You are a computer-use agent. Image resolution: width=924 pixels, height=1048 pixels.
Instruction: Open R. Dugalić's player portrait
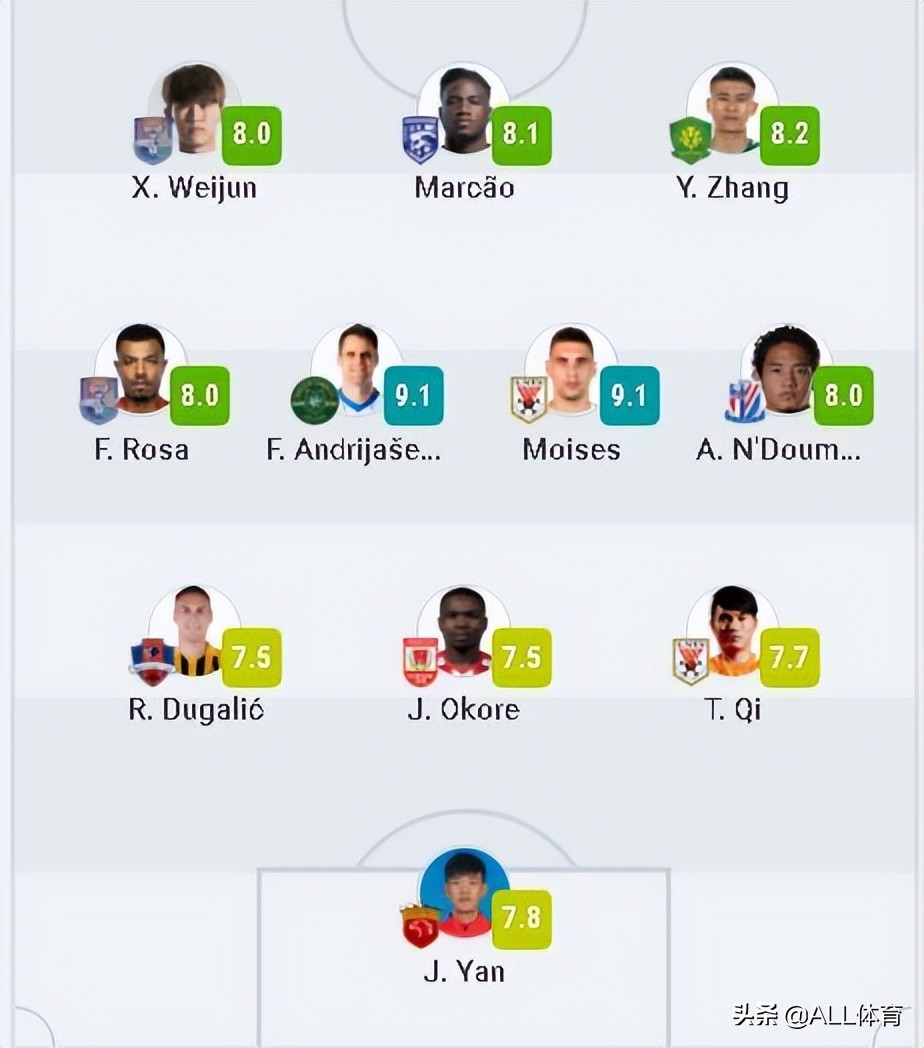194,632
